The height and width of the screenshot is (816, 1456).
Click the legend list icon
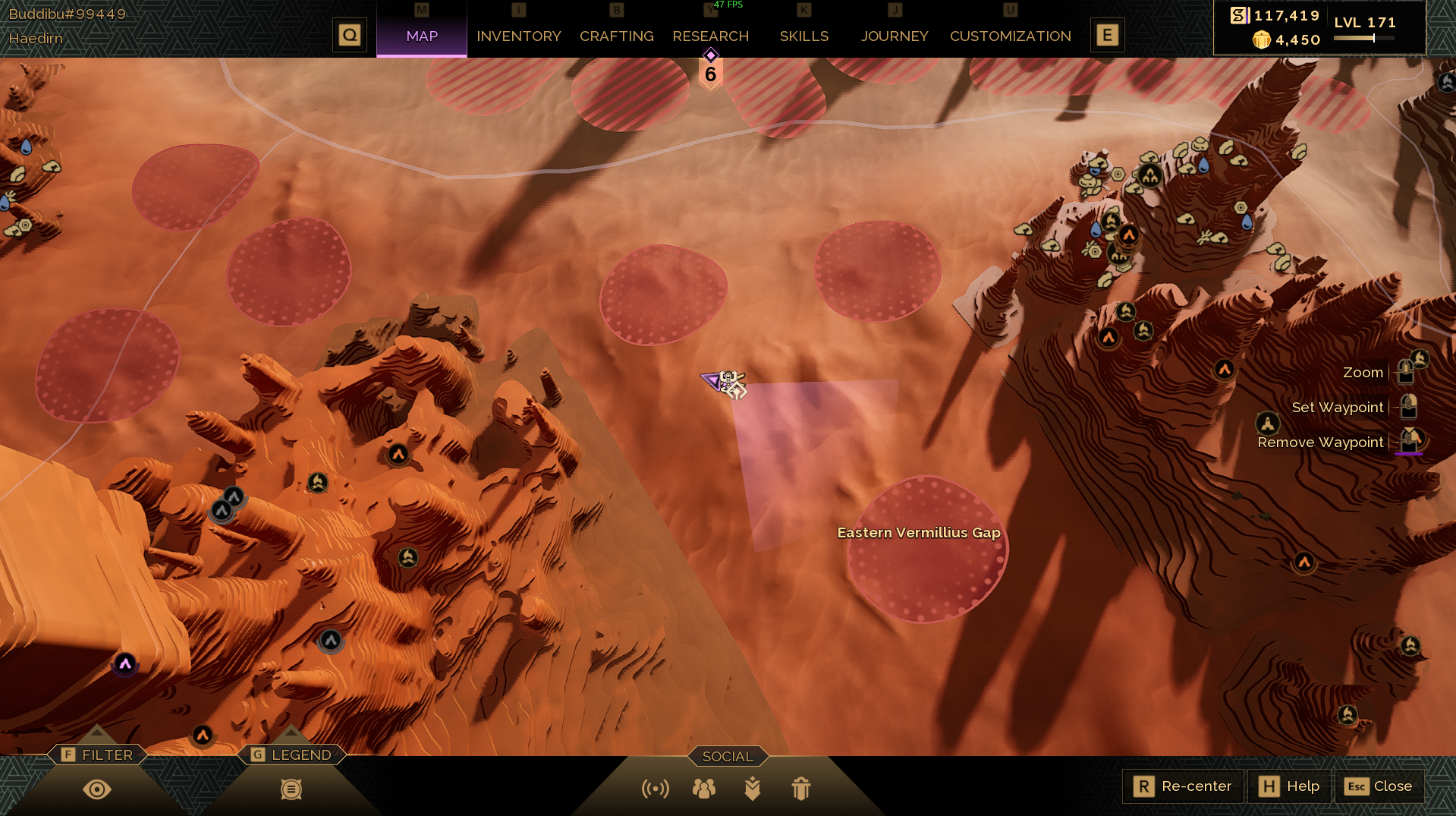[291, 789]
